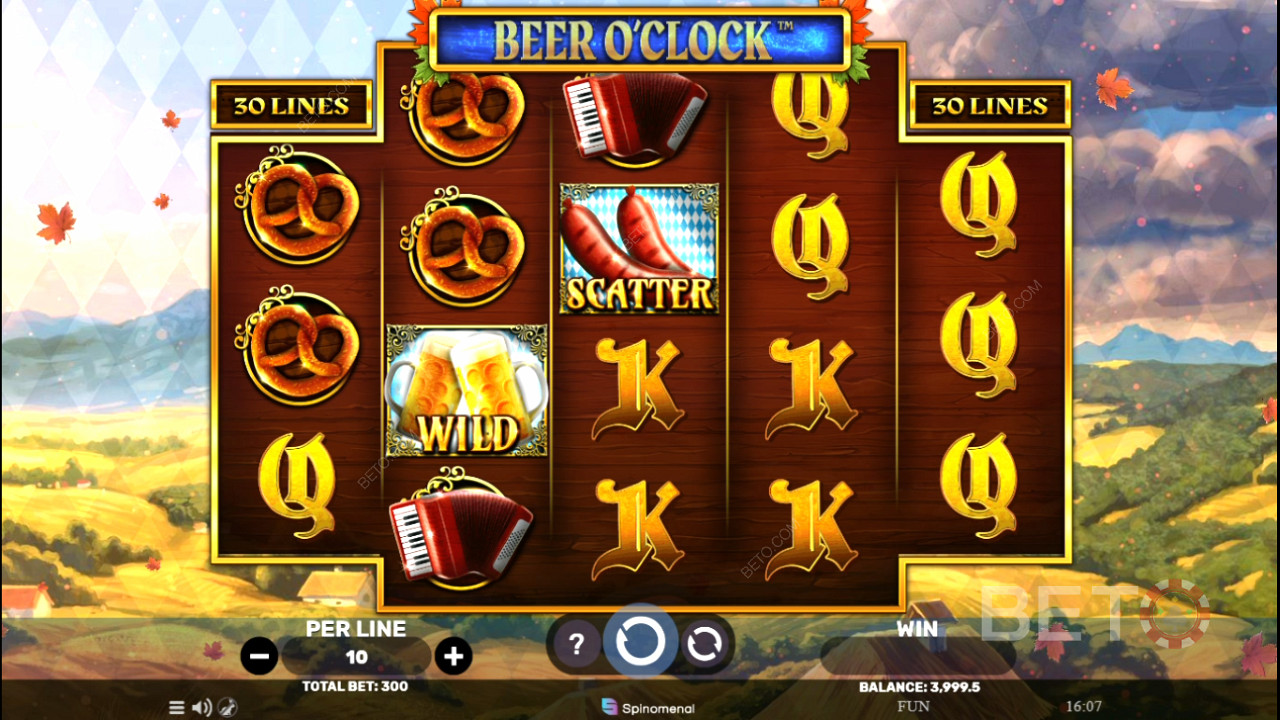Decrease the per line bet with minus
Screen dimensions: 1280x720
[259, 656]
